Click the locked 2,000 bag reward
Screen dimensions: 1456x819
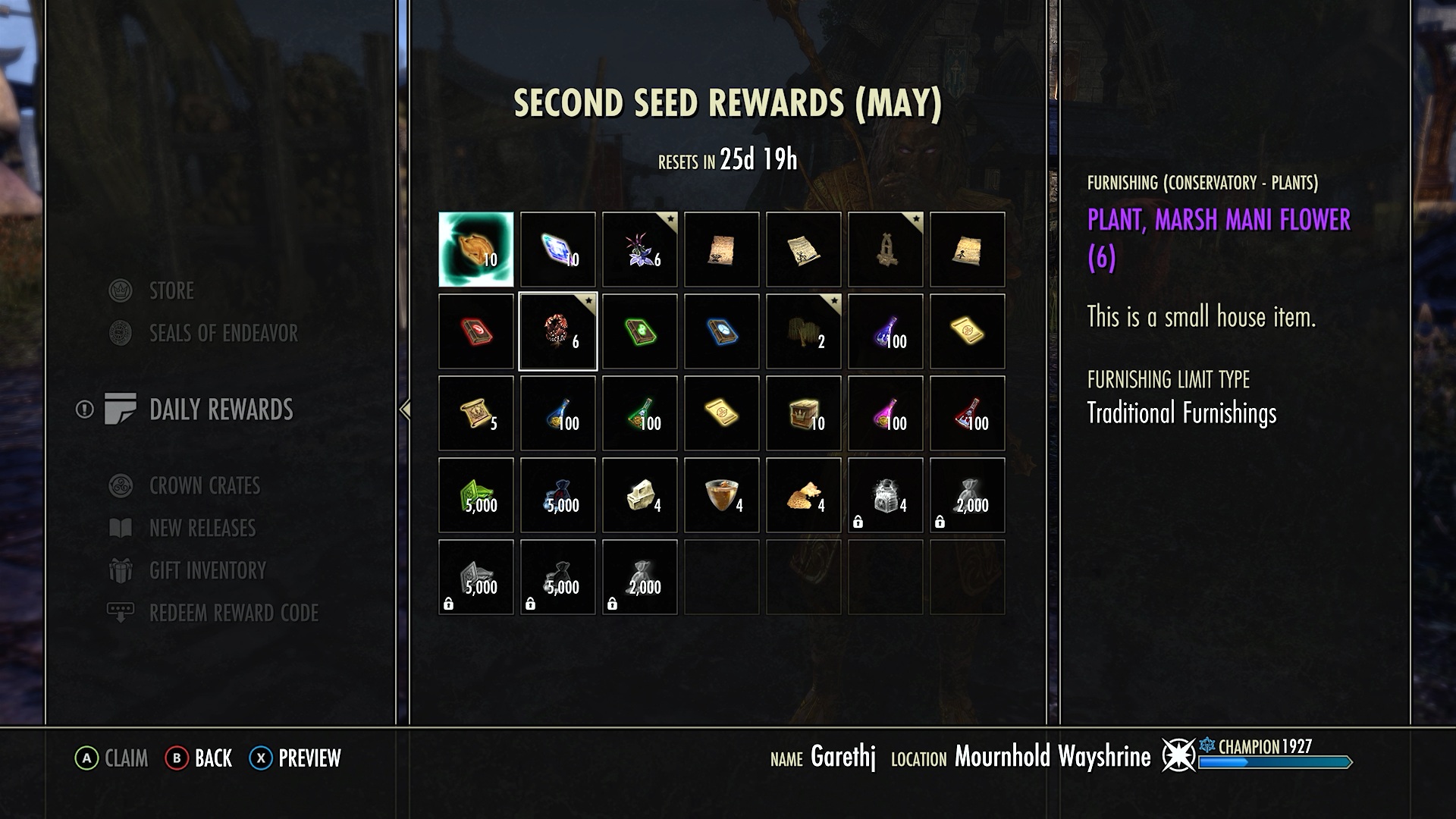[x=967, y=494]
